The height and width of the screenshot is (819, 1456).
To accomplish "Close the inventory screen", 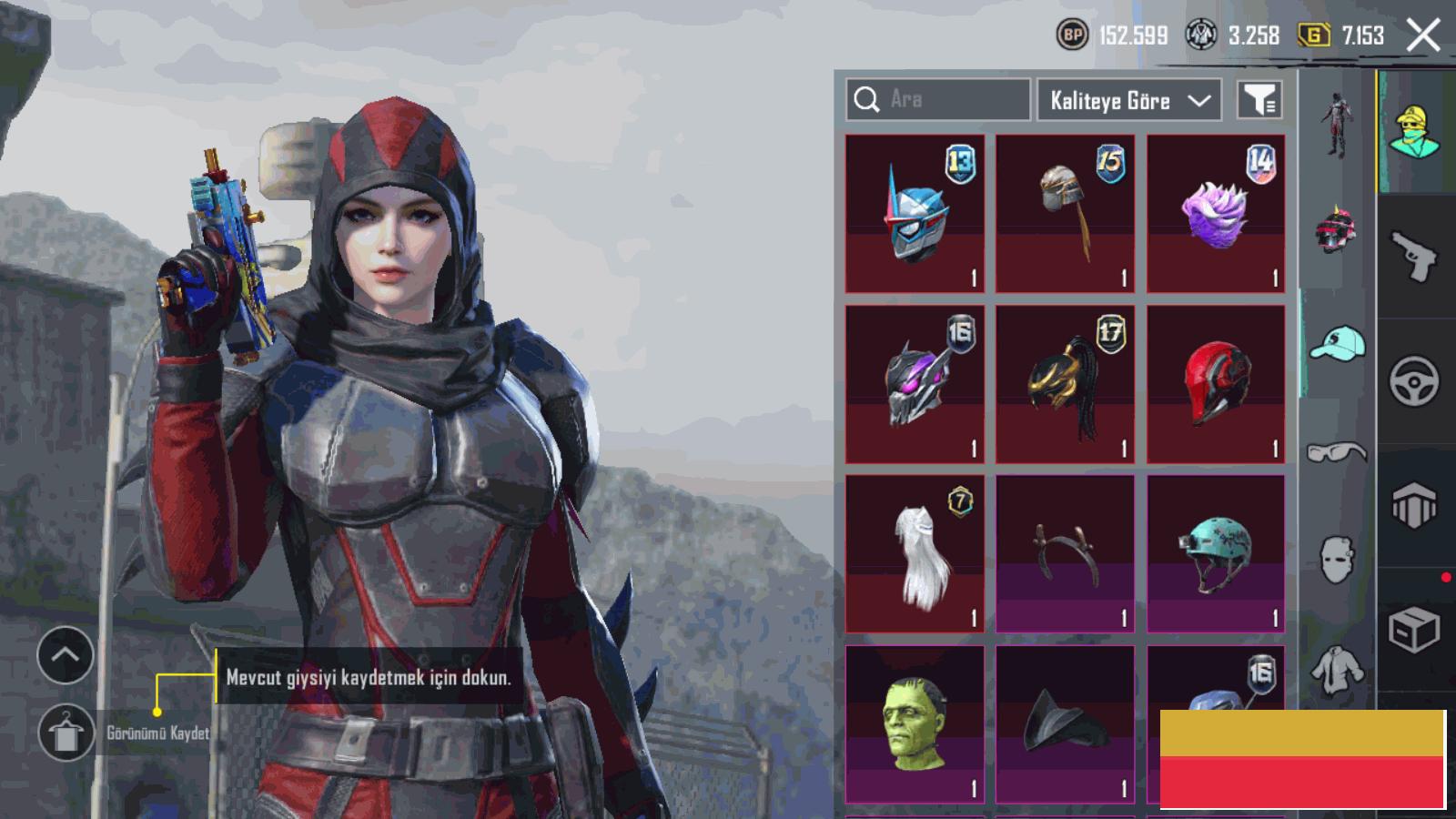I will (1422, 35).
